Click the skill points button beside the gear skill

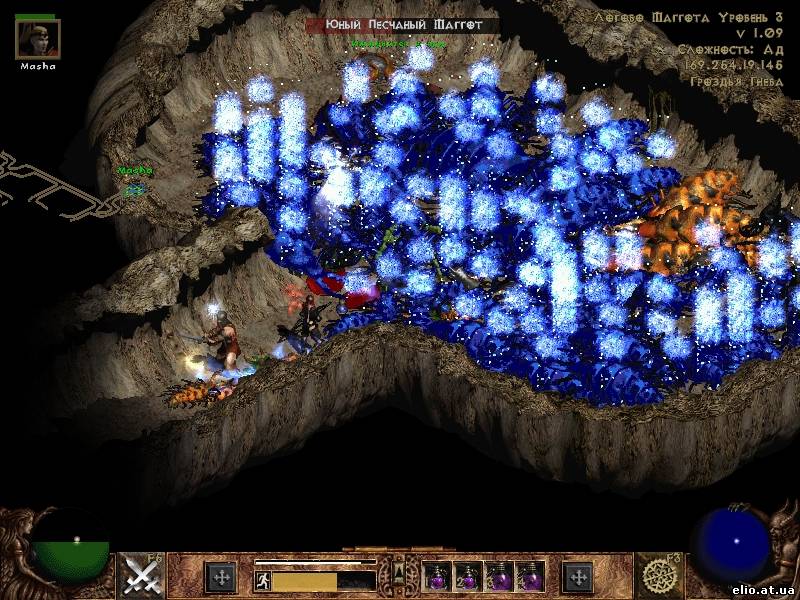click(x=578, y=577)
